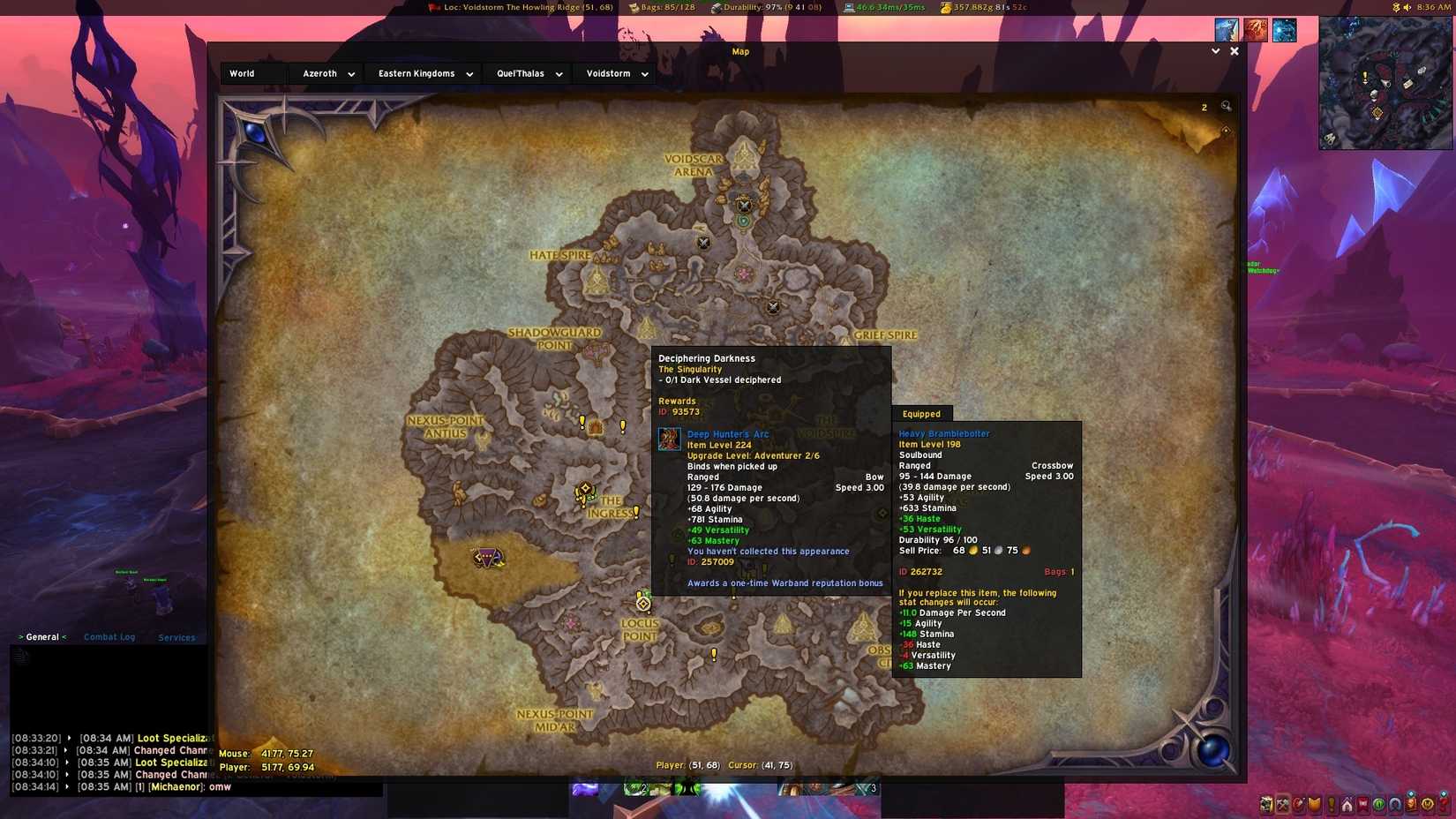1456x819 pixels.
Task: Click the latency computer icon showing 34ms
Action: click(848, 6)
